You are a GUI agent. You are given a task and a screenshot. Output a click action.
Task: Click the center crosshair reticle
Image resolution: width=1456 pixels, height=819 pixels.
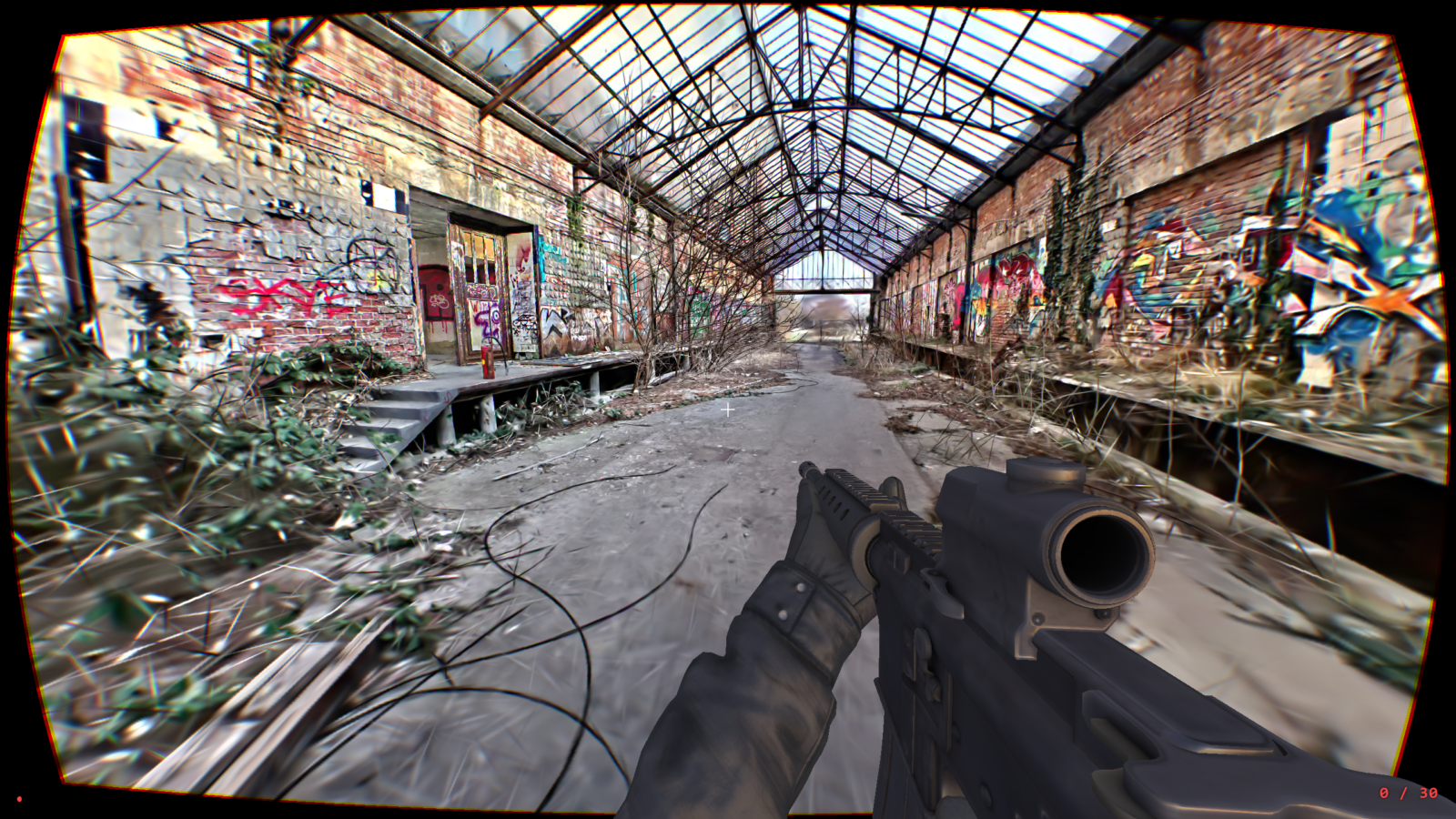(728, 411)
